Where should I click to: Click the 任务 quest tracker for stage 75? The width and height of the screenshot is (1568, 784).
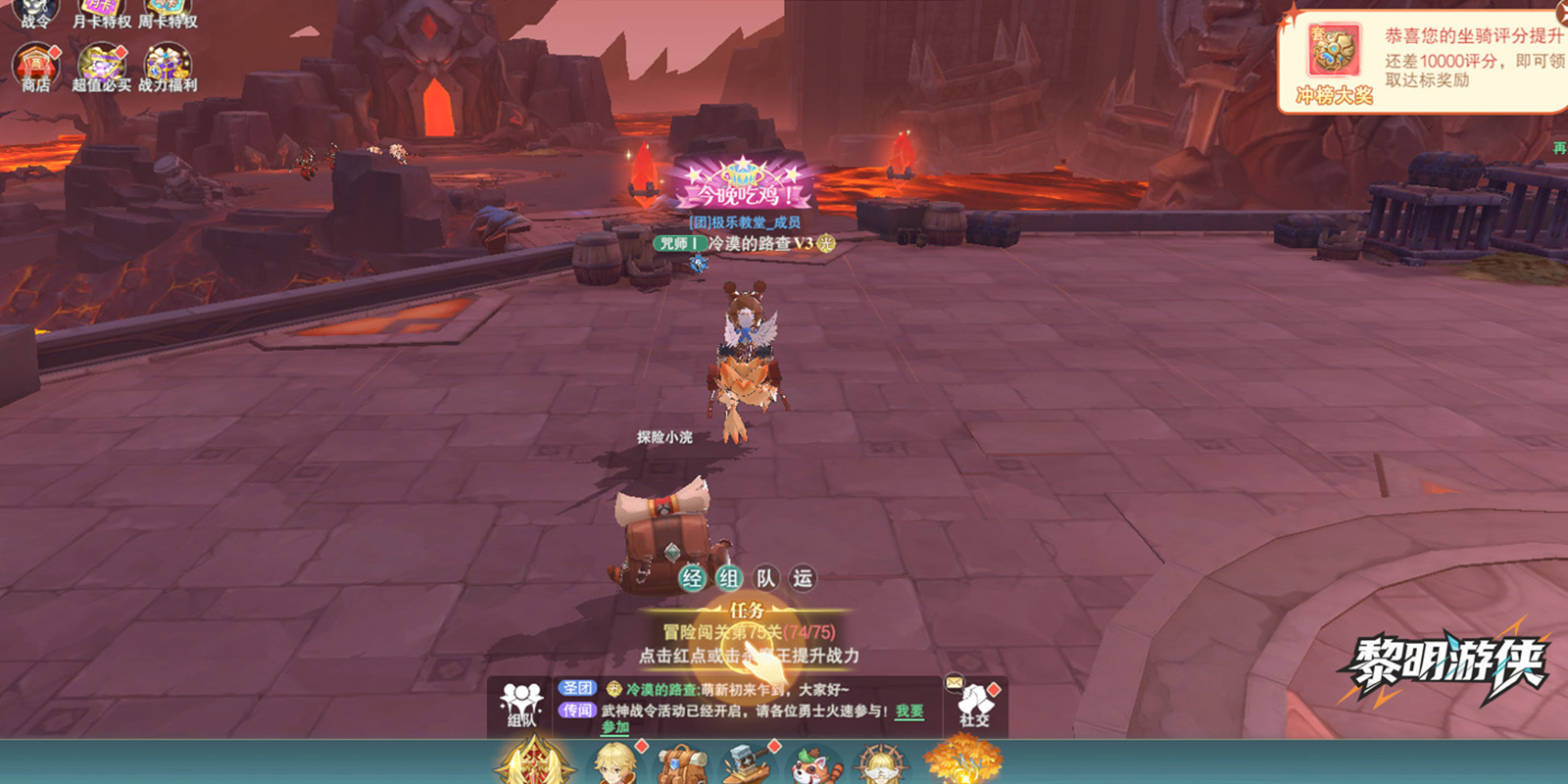[749, 633]
